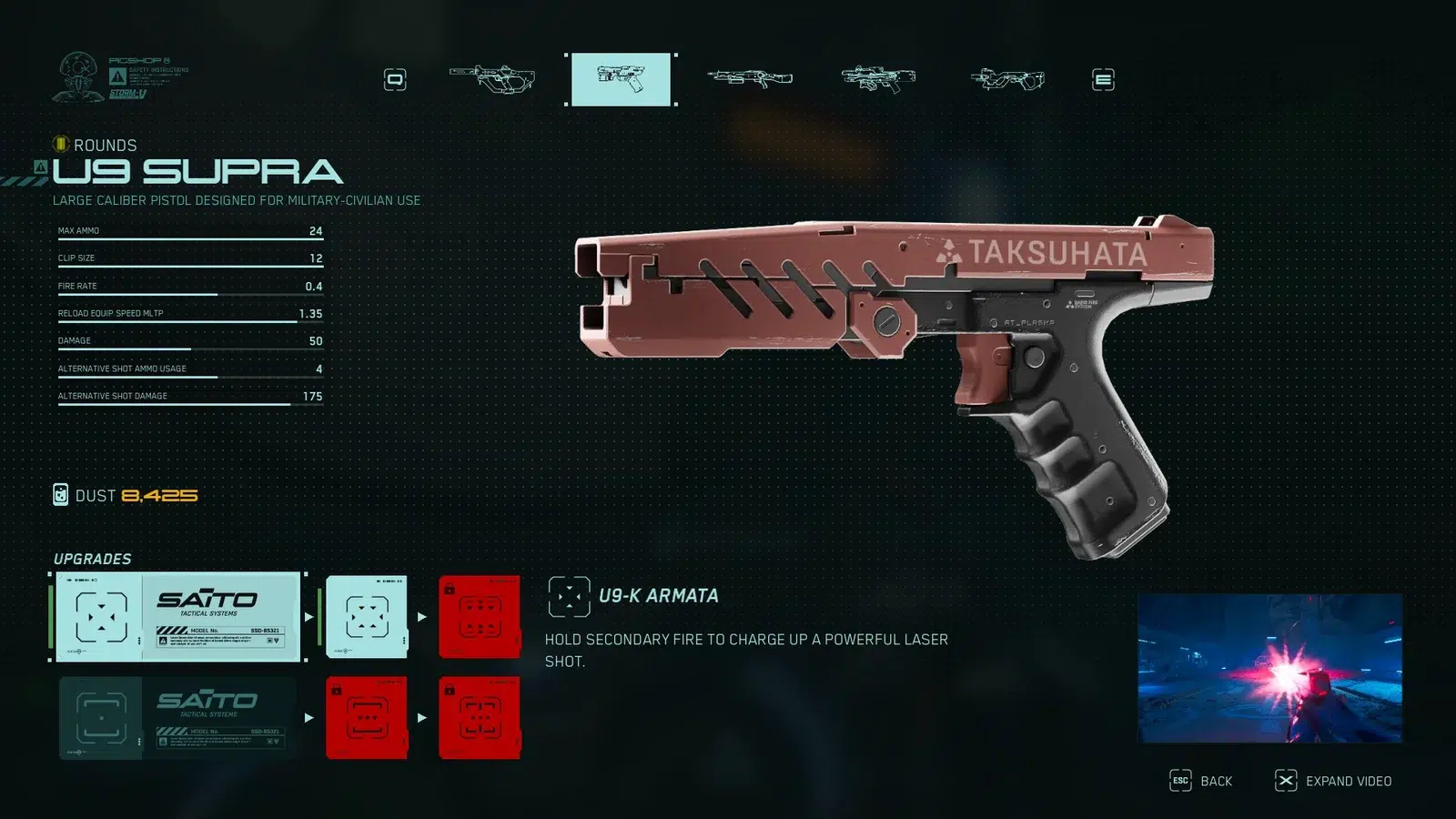Switch to the first weapon tab with the suppressed SMG
This screenshot has height=819, width=1456.
point(492,79)
